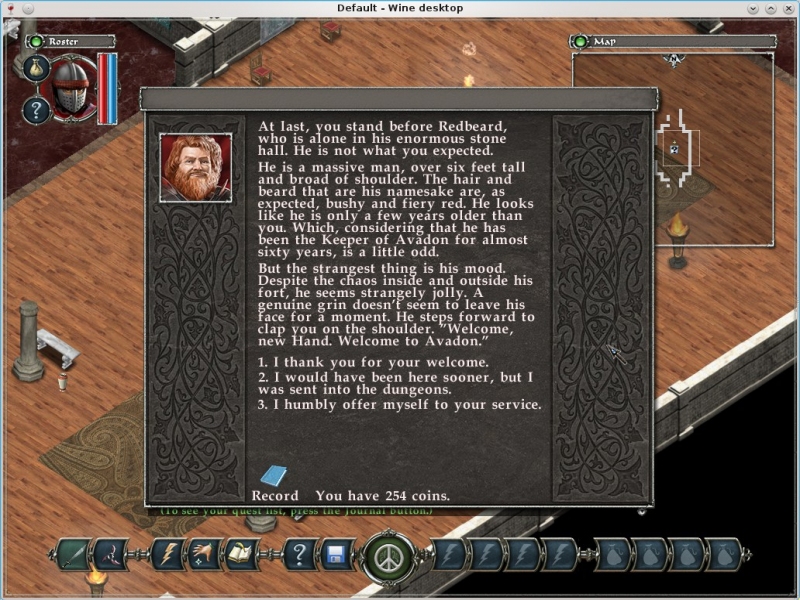This screenshot has width=800, height=600.
Task: Click the question mark beside the character portrait
Action: coord(36,109)
